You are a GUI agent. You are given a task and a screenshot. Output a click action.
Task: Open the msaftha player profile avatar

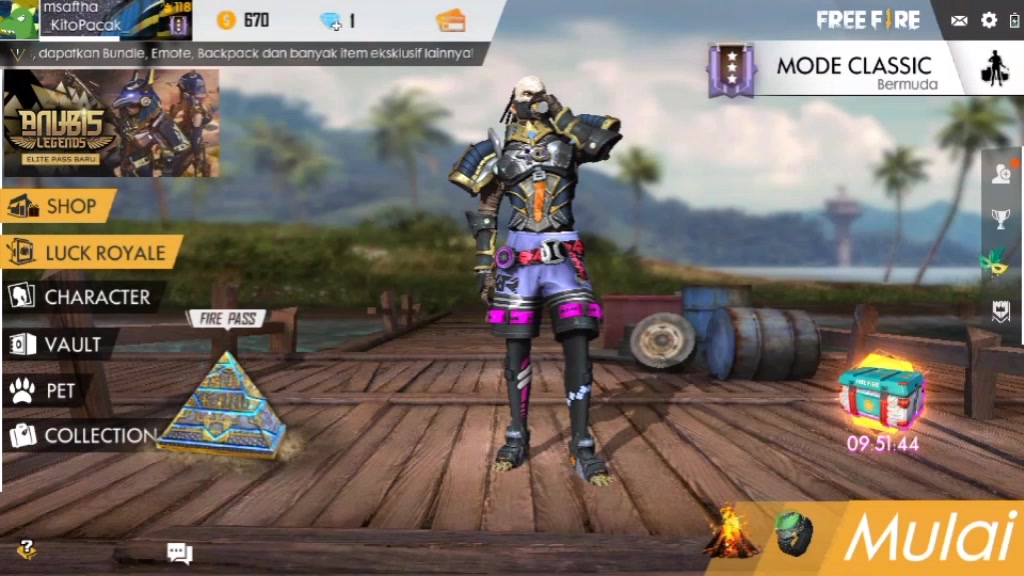[20, 20]
